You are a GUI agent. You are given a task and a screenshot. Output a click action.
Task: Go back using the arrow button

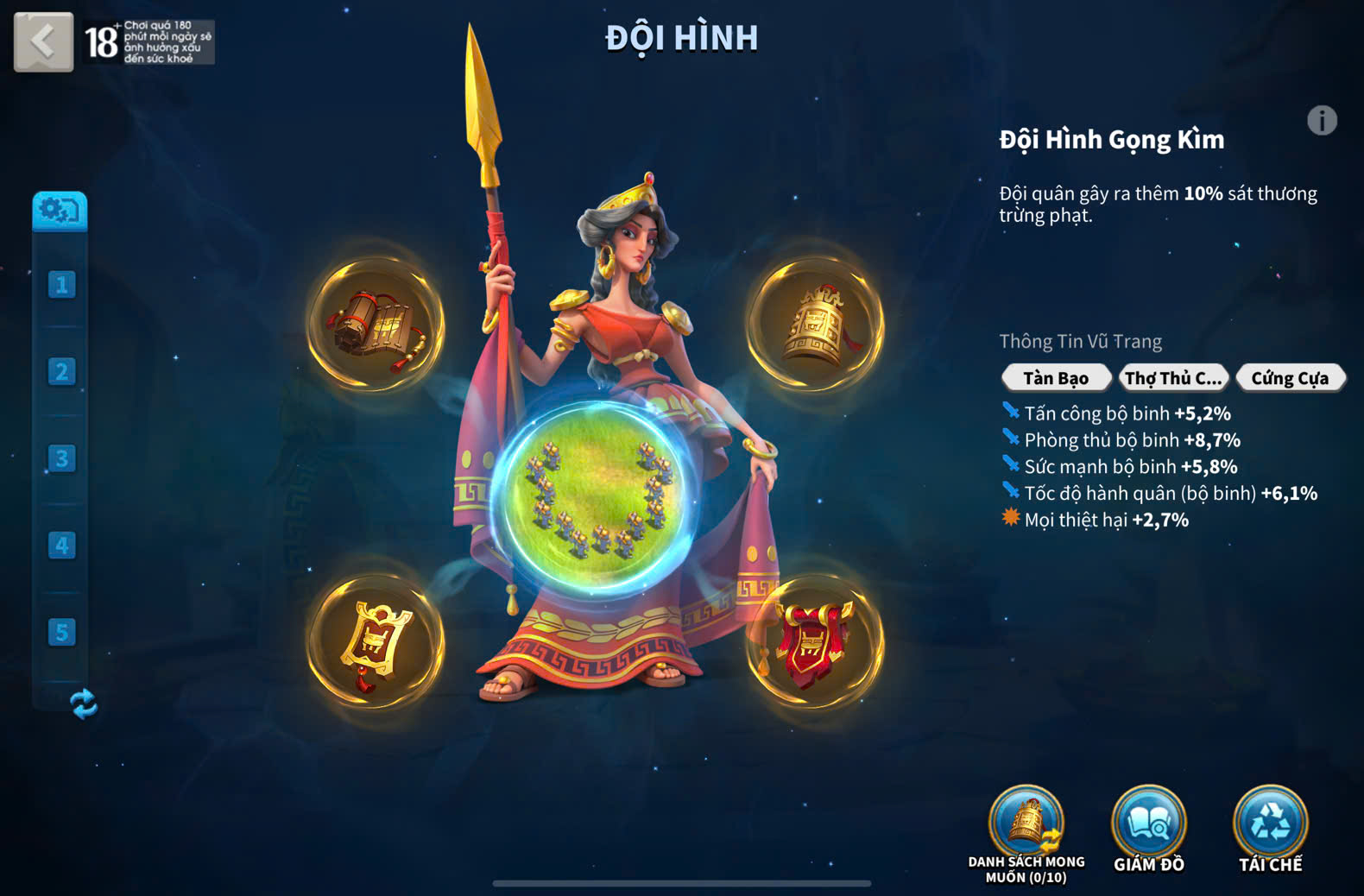tap(43, 41)
